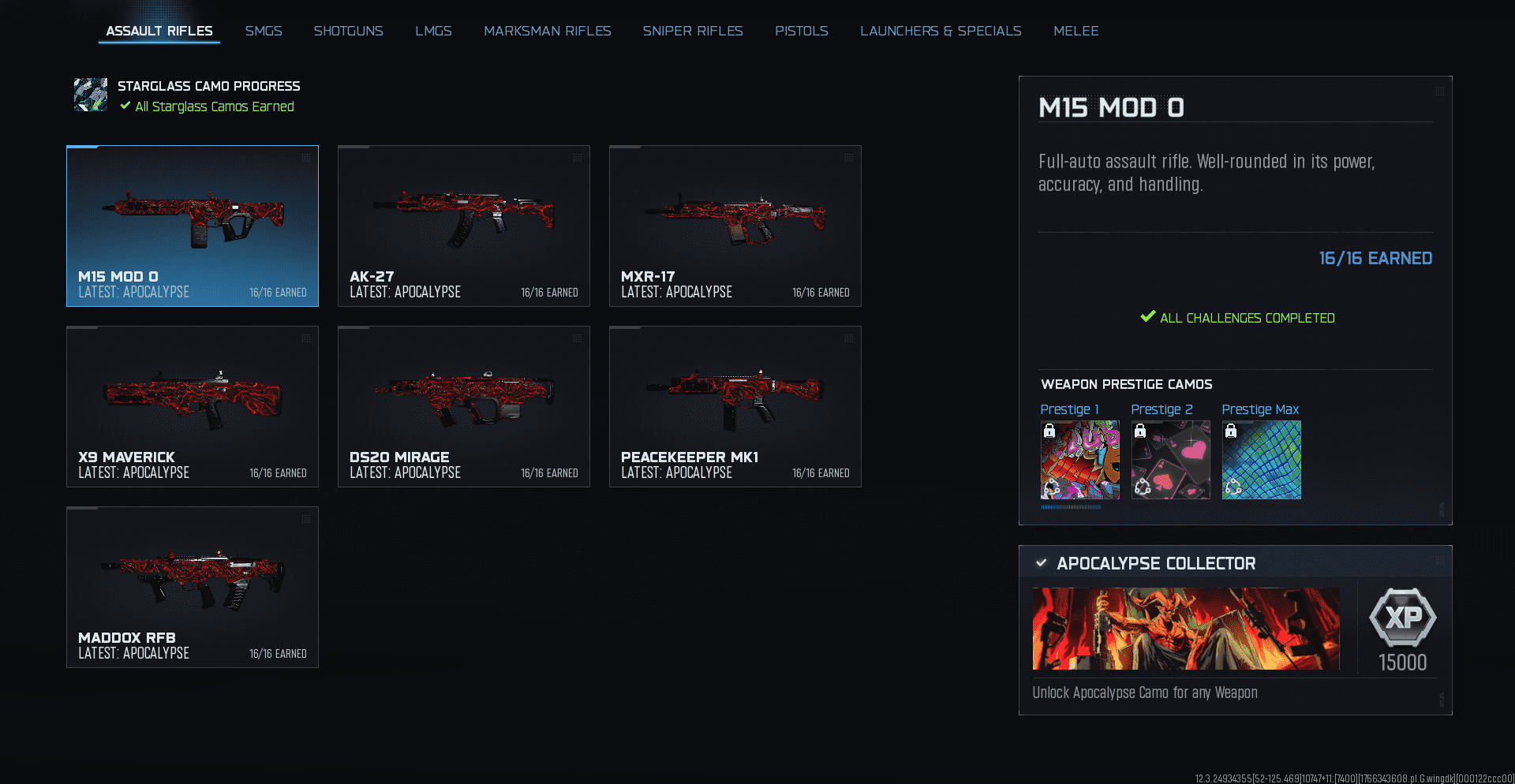The height and width of the screenshot is (784, 1515).
Task: Select Unlock Apocalypse Camo for any Weapon
Action: click(x=1145, y=693)
